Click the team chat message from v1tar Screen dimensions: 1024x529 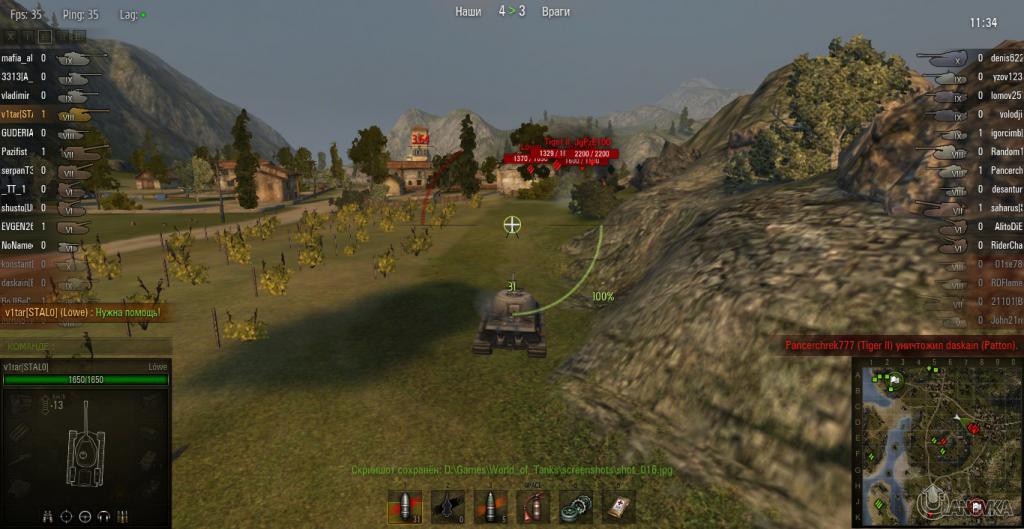tap(80, 313)
